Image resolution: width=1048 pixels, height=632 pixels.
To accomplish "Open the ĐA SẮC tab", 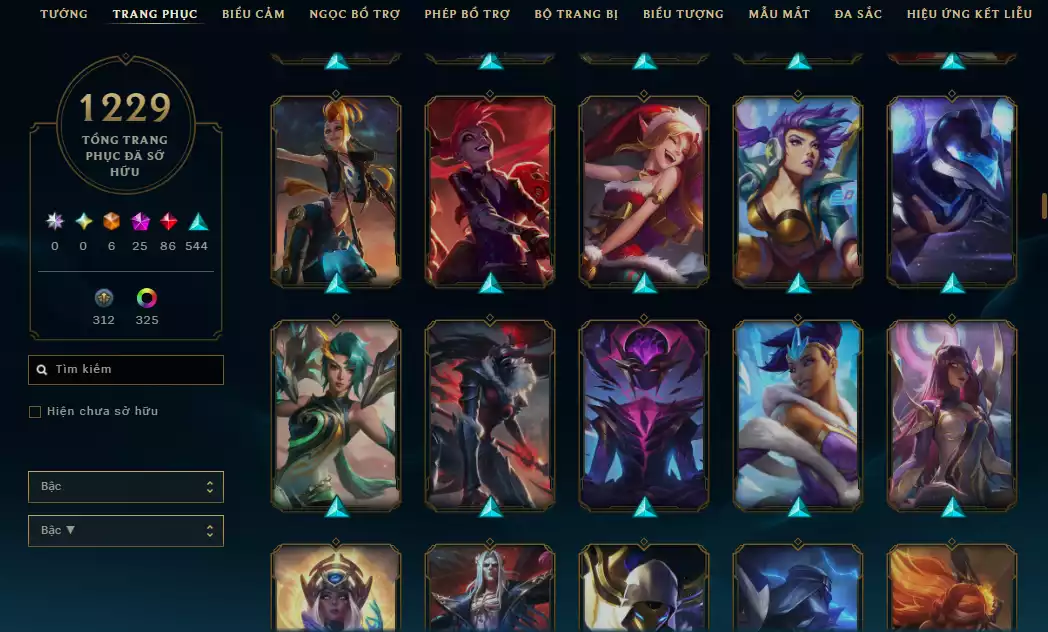I will click(x=858, y=14).
